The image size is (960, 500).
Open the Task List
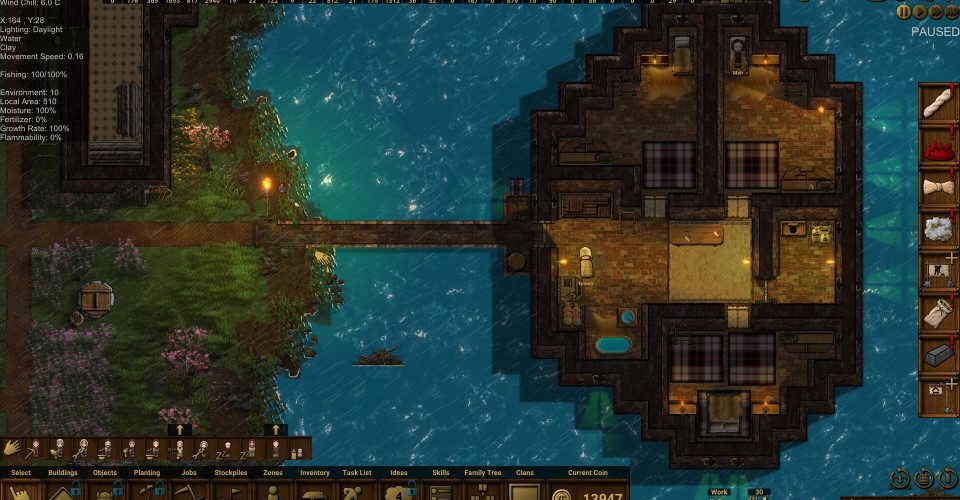click(356, 490)
